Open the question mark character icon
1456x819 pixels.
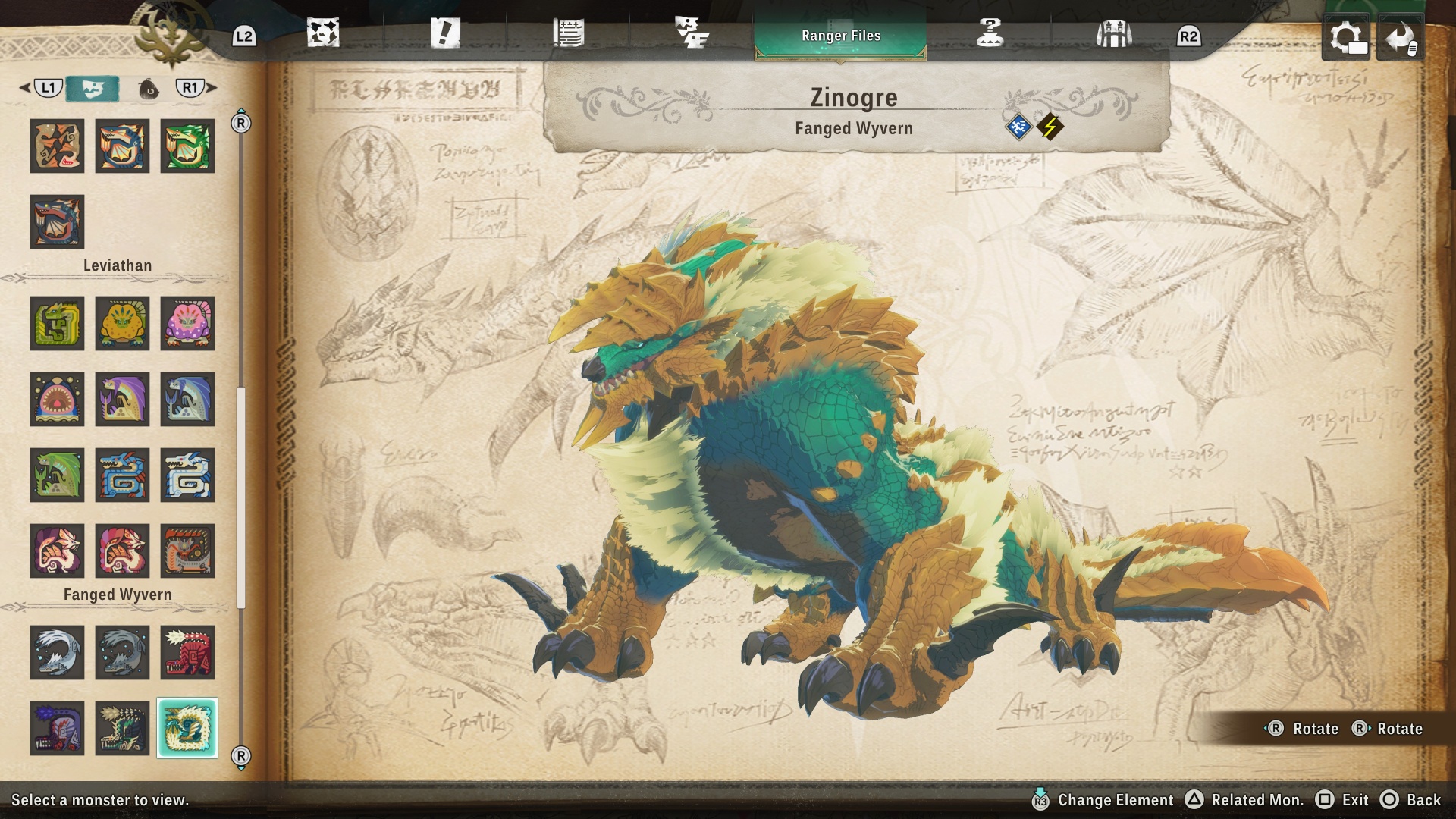click(989, 33)
